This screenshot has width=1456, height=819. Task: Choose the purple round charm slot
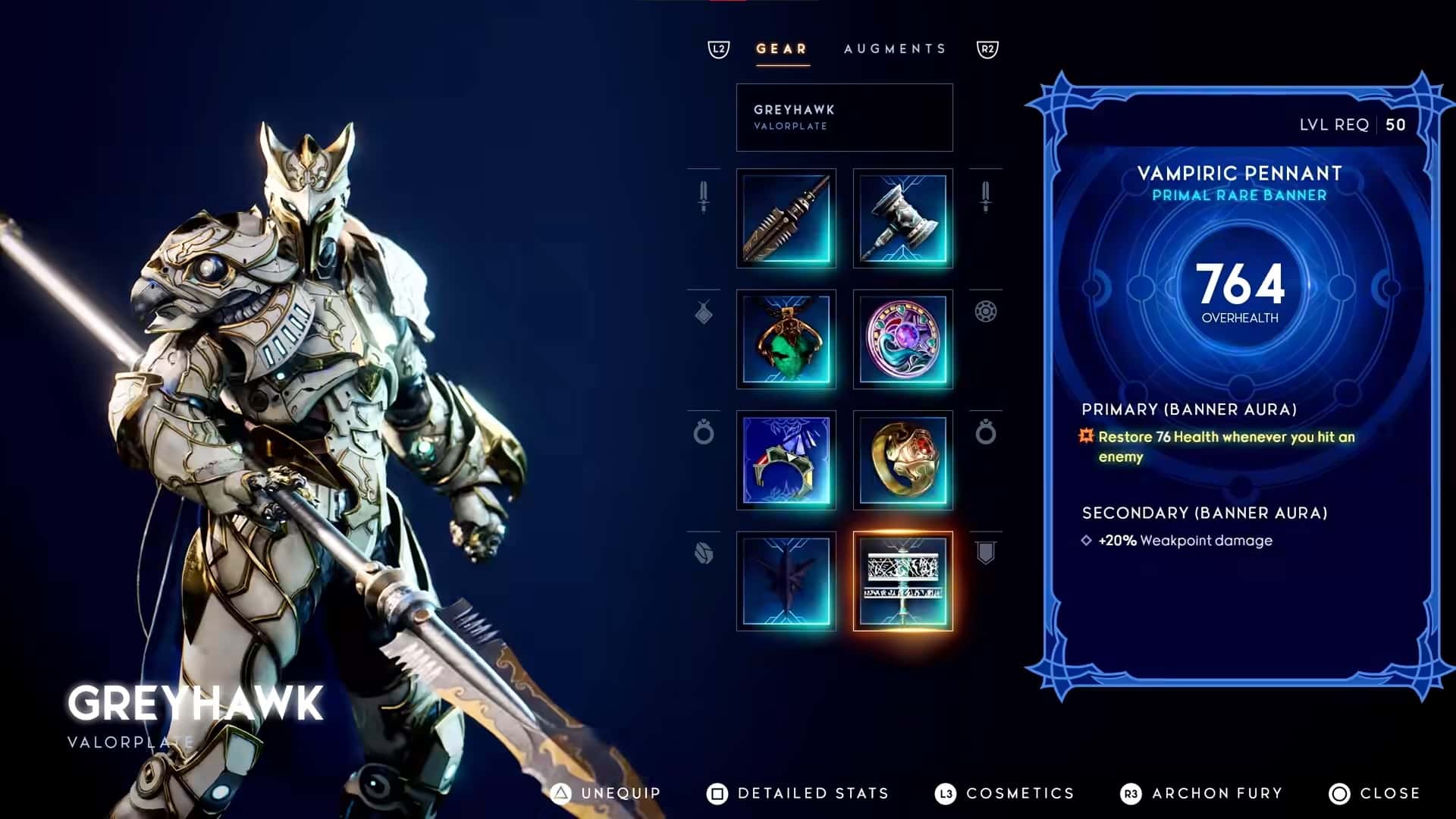click(902, 339)
